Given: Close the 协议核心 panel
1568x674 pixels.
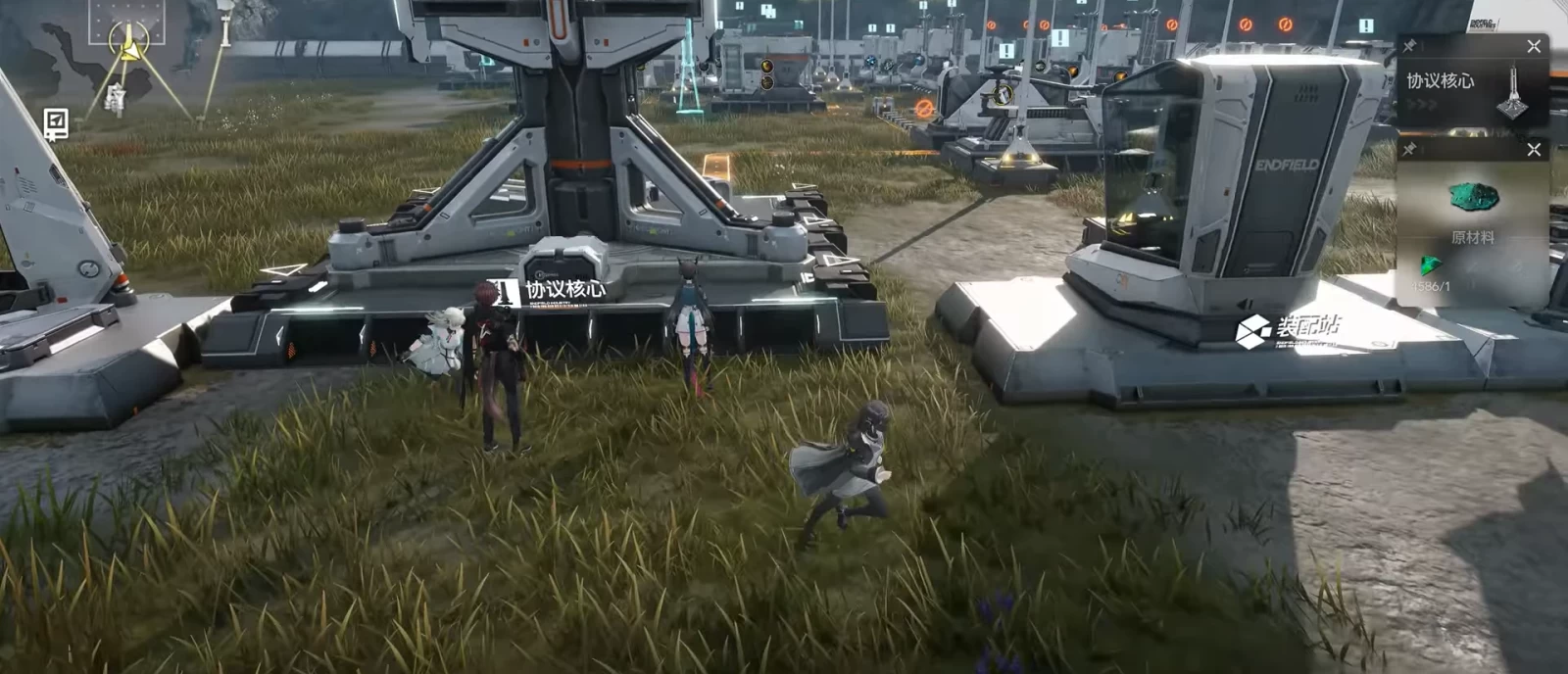Looking at the screenshot, I should coord(1534,46).
